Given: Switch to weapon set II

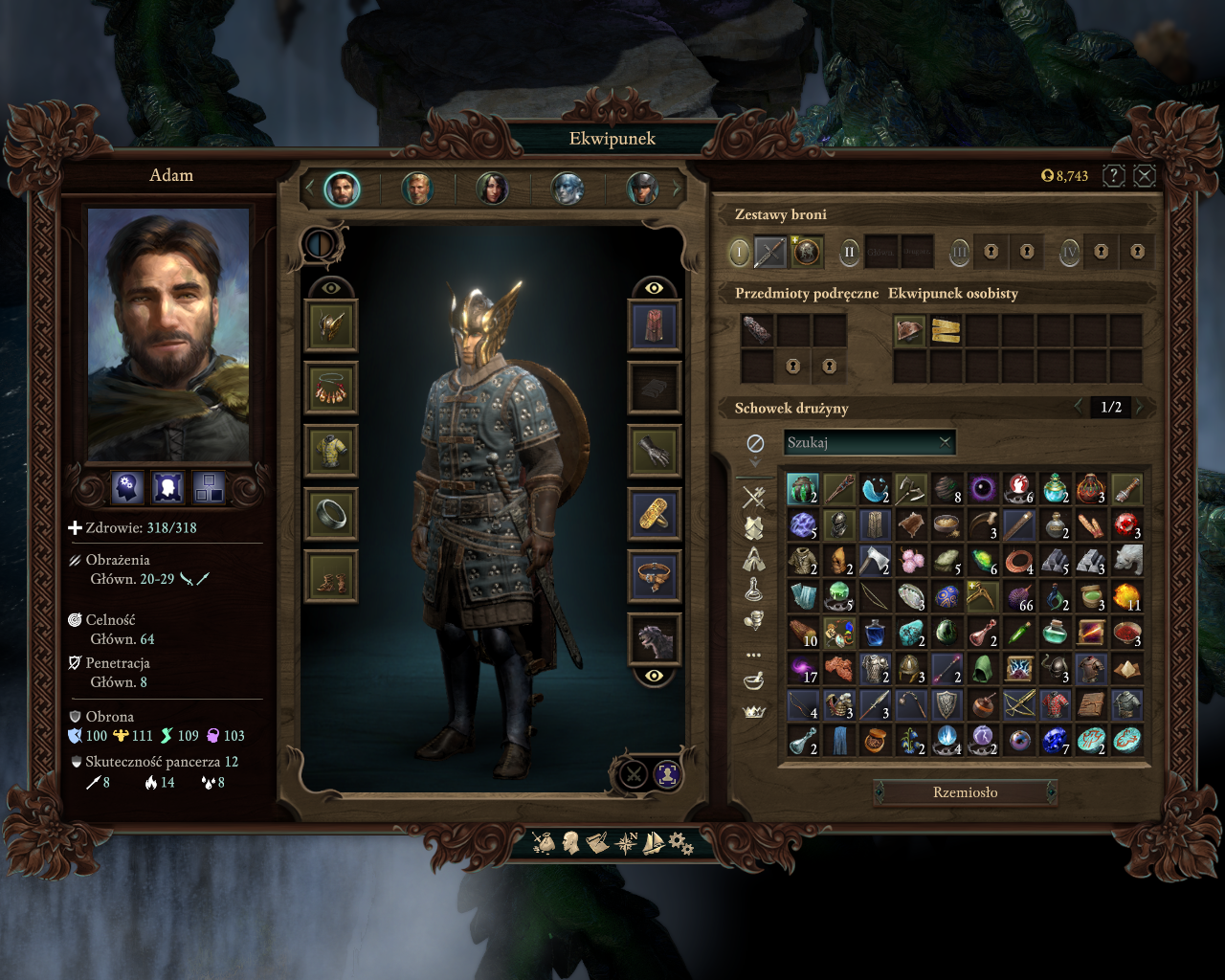Looking at the screenshot, I should [x=849, y=253].
